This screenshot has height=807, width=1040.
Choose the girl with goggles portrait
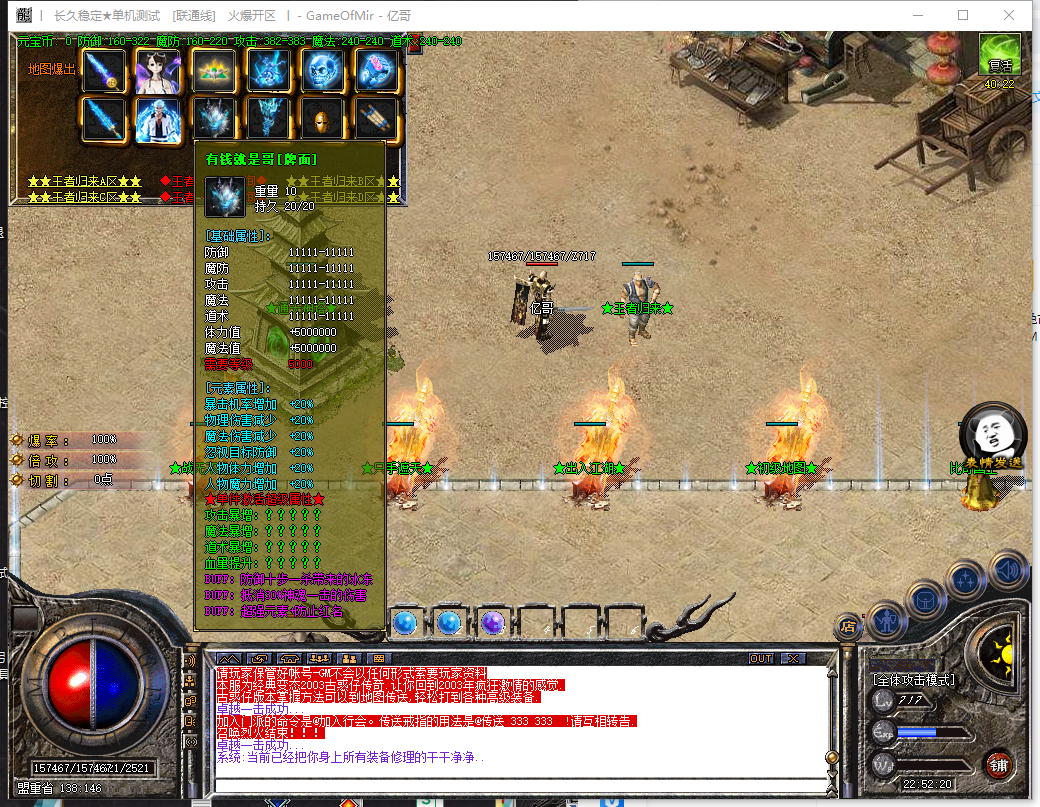click(x=157, y=70)
